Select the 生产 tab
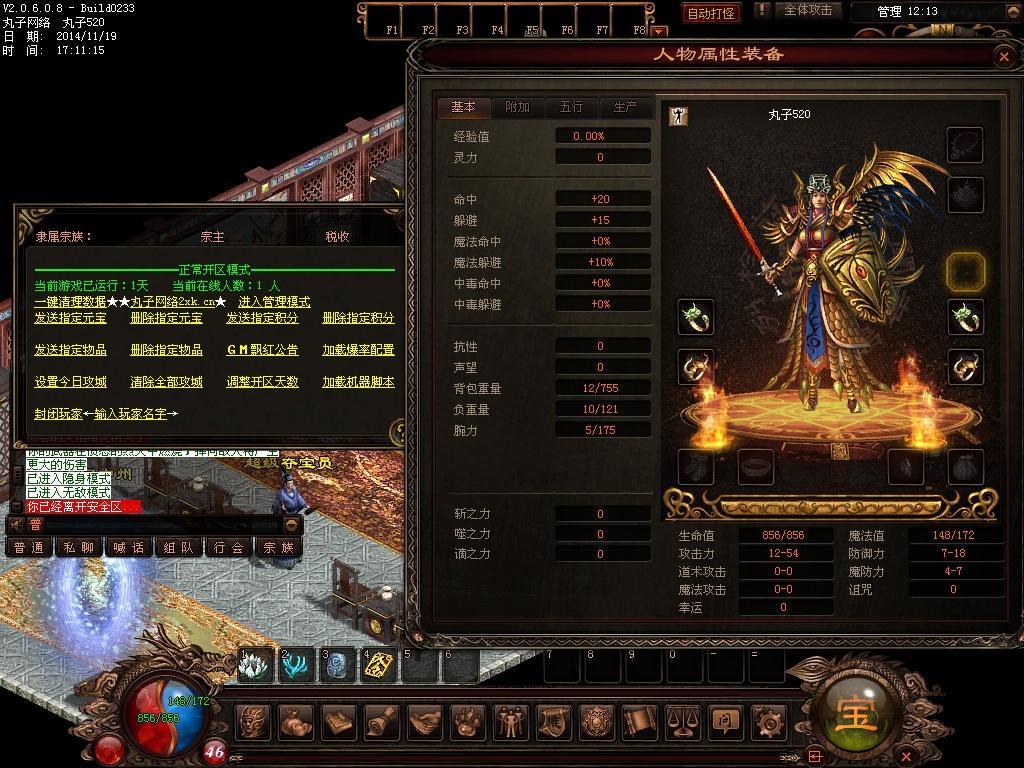Screen dimensions: 1024x768 [625, 107]
